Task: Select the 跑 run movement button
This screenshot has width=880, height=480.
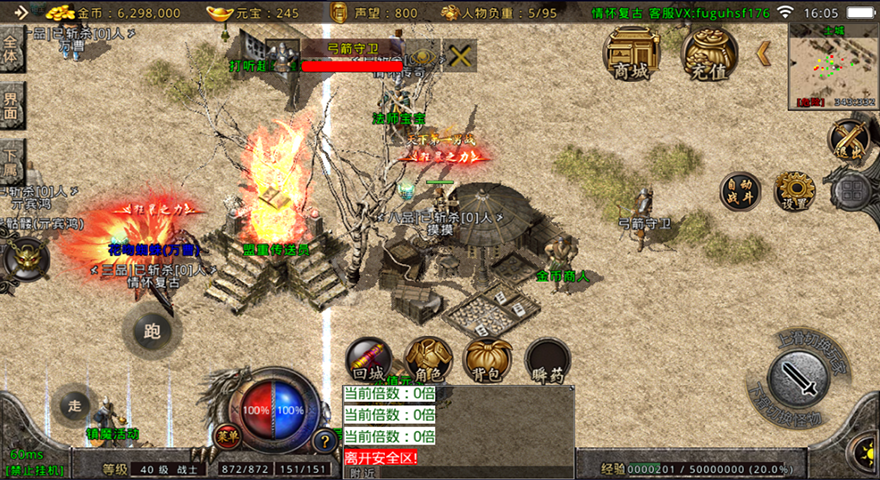Action: [x=152, y=329]
